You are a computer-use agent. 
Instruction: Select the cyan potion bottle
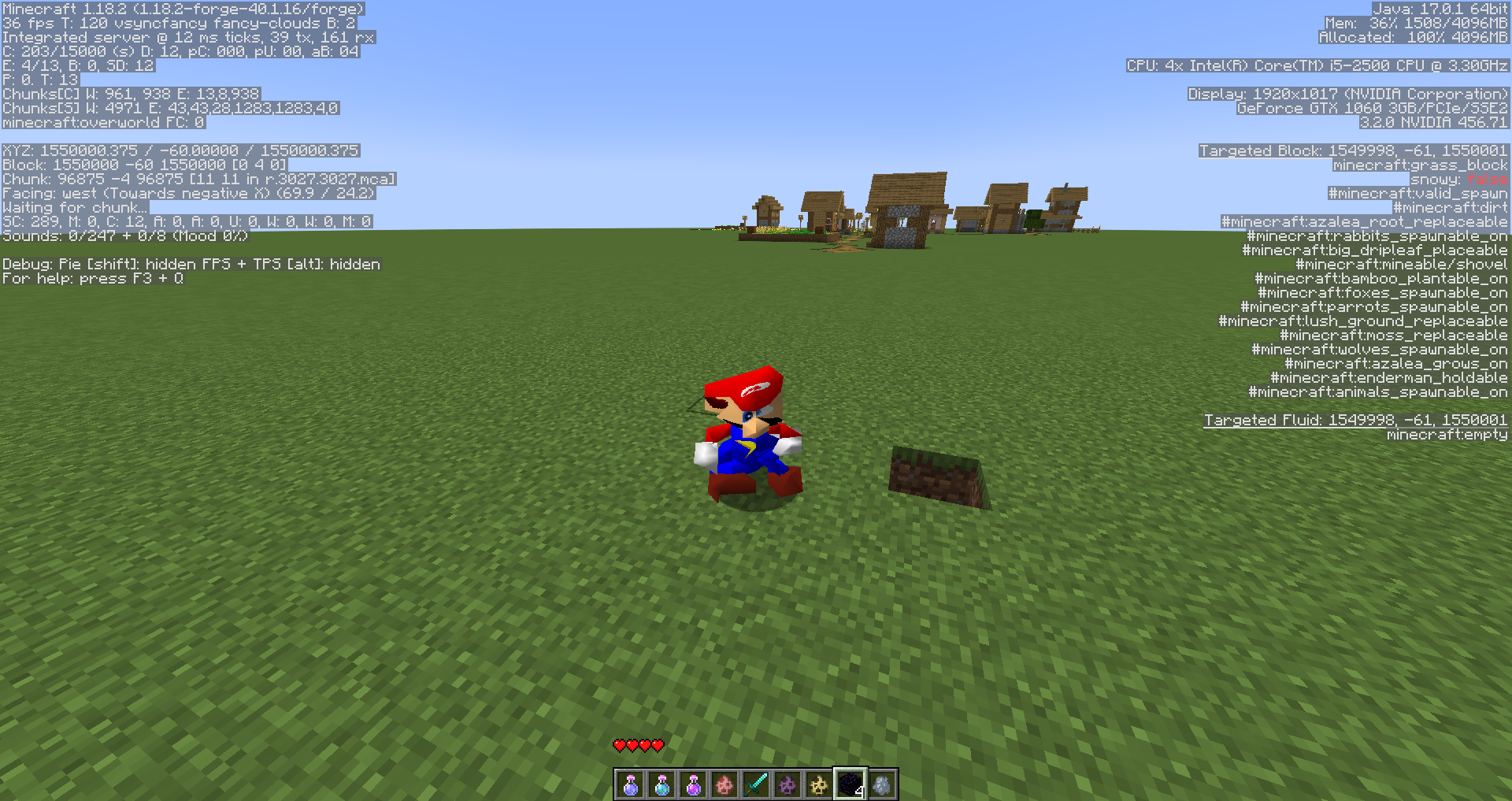pos(661,783)
